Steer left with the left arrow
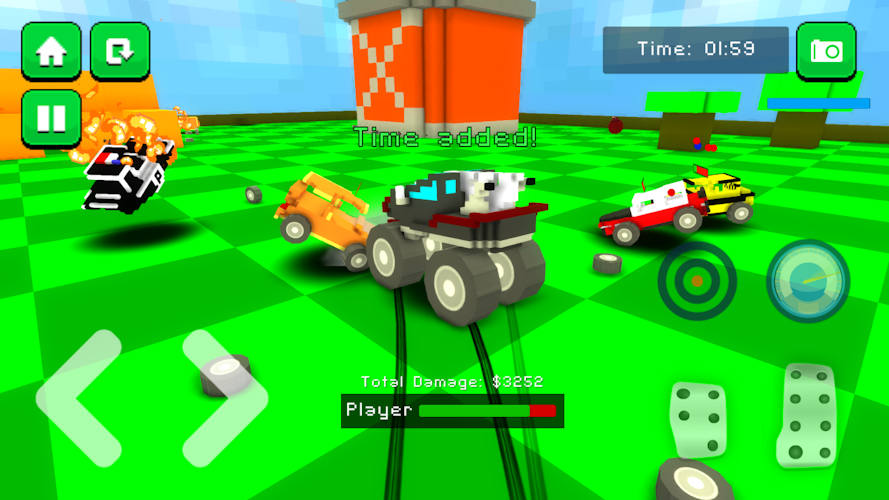The width and height of the screenshot is (889, 500). pos(78,398)
